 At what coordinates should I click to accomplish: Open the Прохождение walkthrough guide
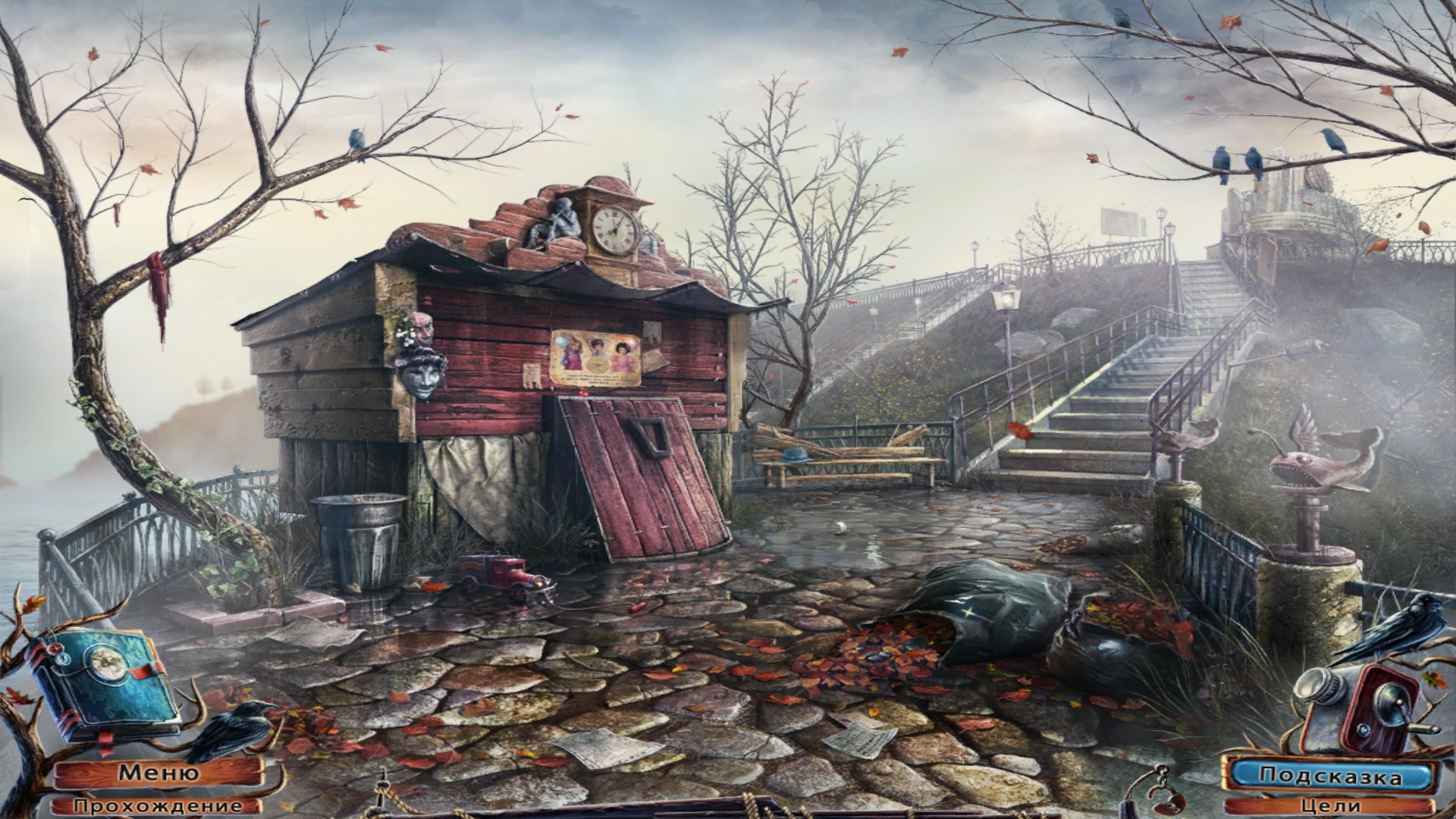tap(158, 806)
